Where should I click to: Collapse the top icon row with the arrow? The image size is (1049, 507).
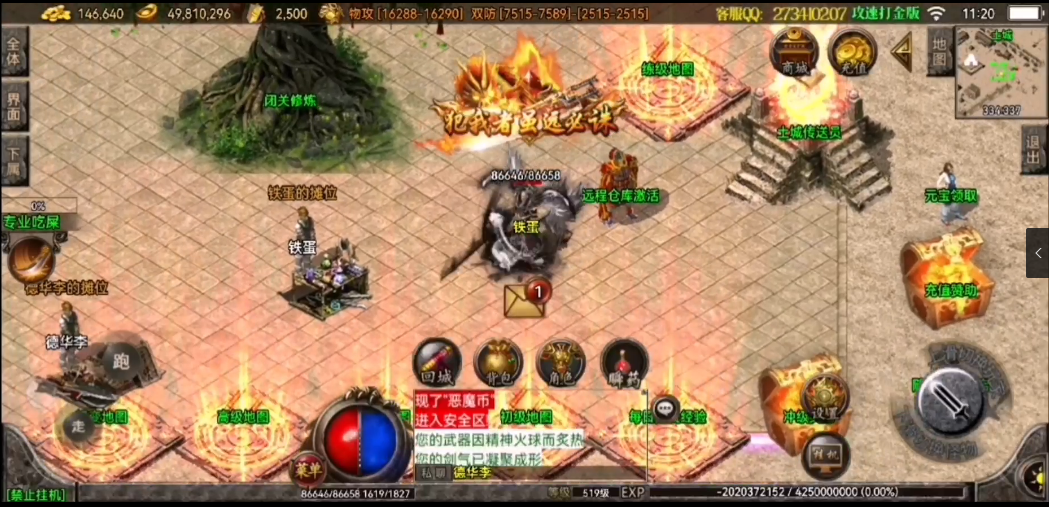(902, 49)
